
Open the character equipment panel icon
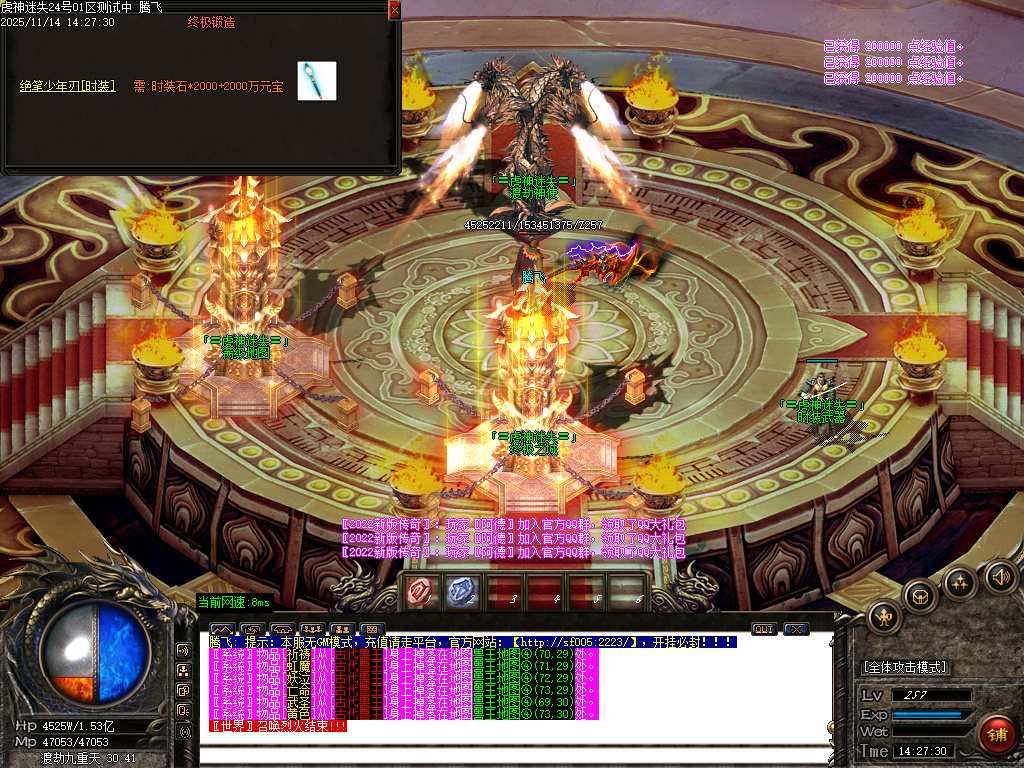coord(885,617)
